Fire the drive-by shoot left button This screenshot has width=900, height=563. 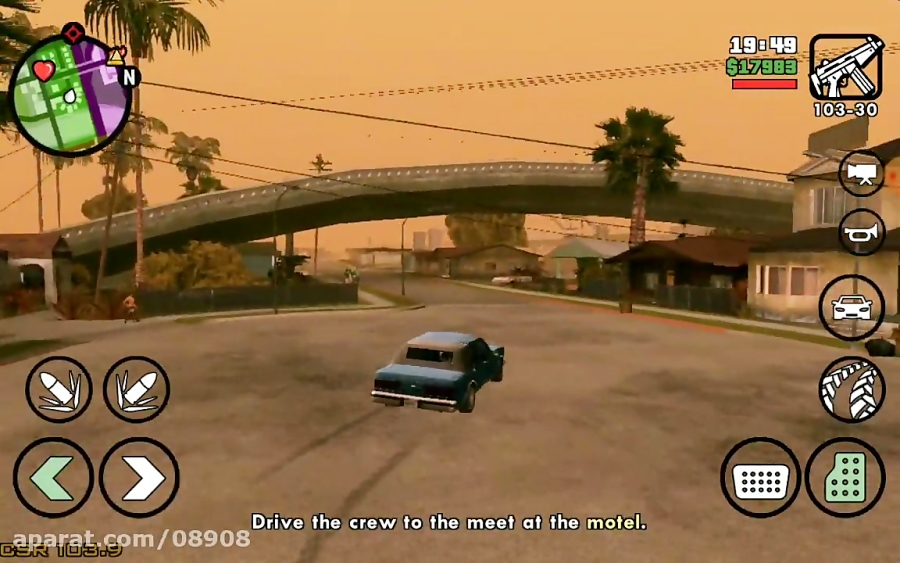59,390
